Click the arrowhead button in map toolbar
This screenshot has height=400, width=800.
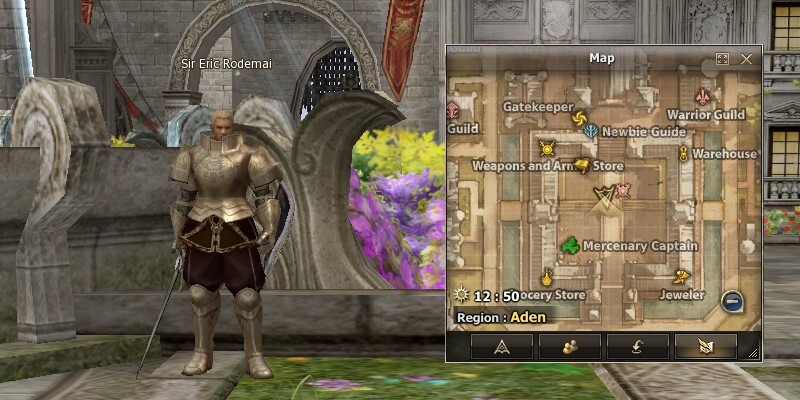click(502, 347)
